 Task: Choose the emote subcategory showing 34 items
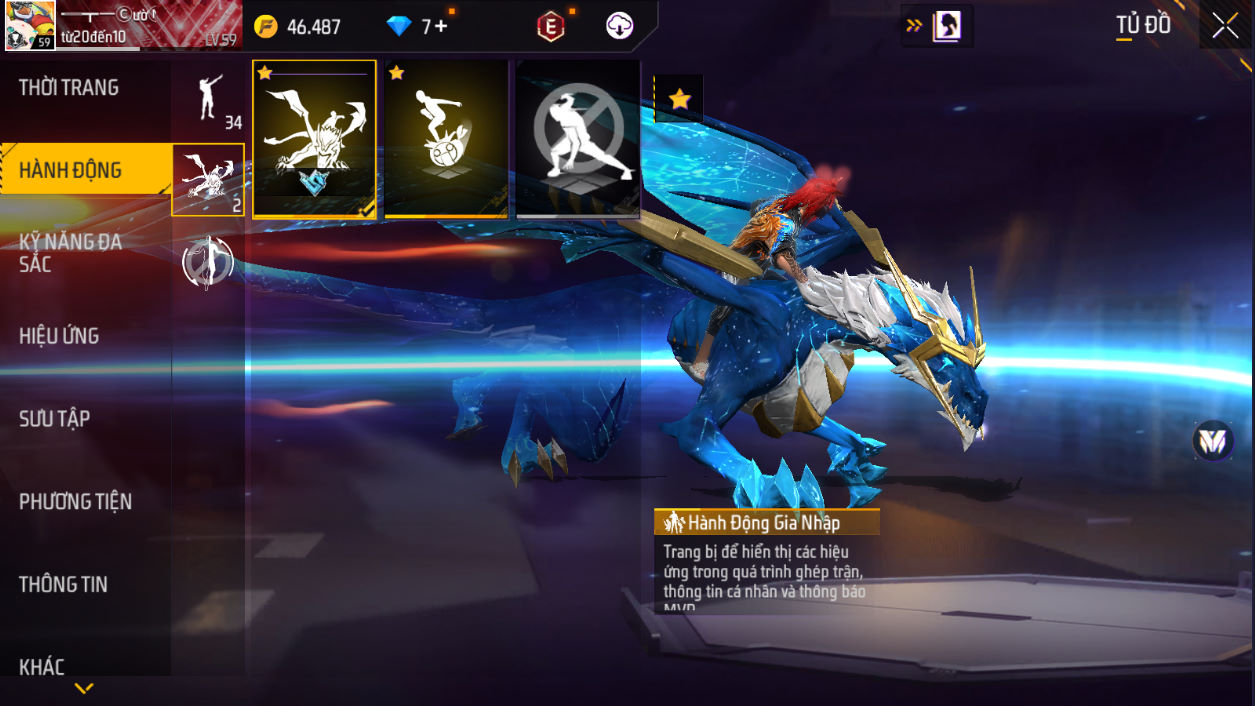coord(208,99)
